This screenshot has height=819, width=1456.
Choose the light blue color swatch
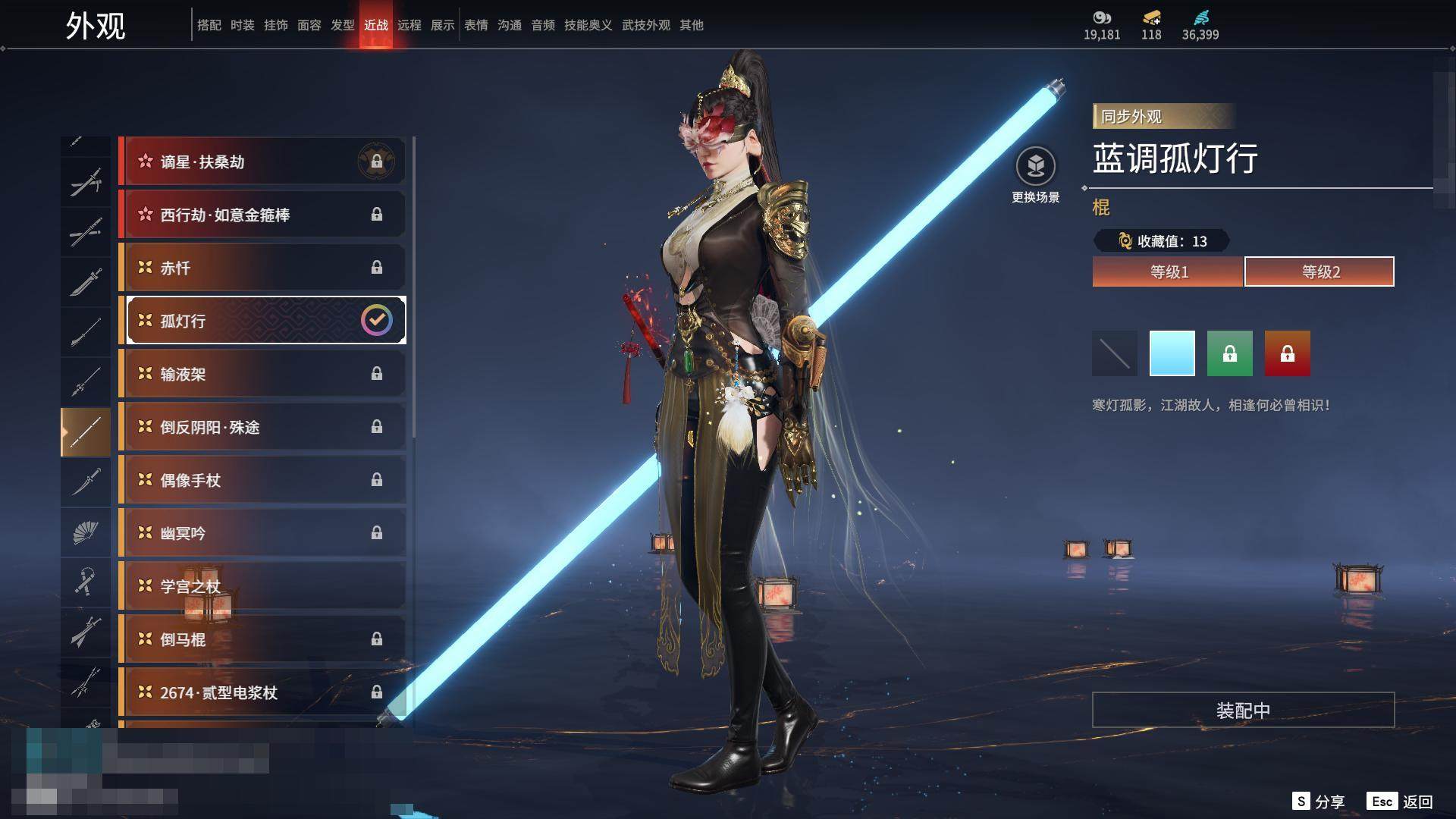(1172, 353)
